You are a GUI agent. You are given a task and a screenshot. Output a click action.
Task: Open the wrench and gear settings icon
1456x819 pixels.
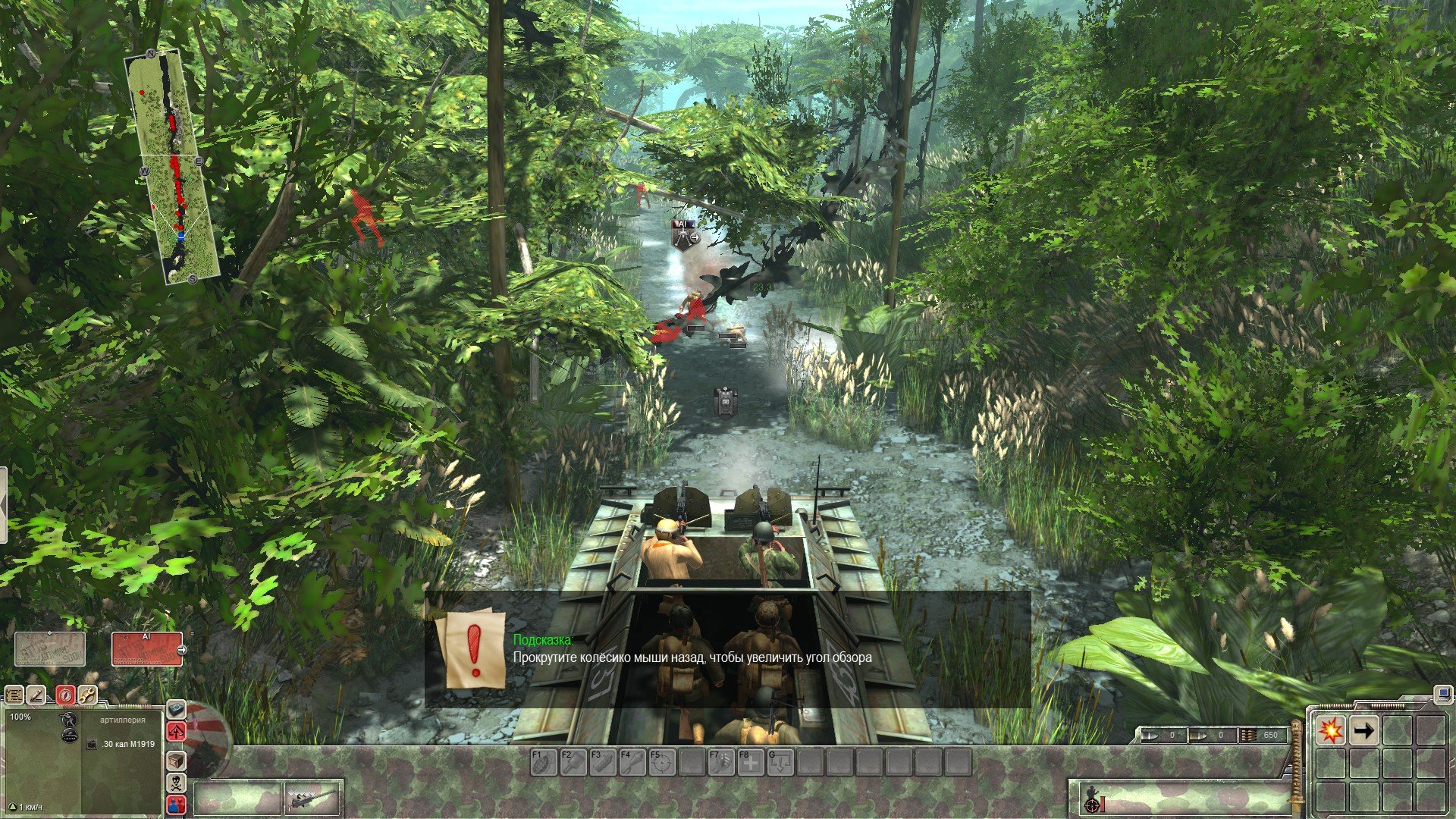(87, 695)
